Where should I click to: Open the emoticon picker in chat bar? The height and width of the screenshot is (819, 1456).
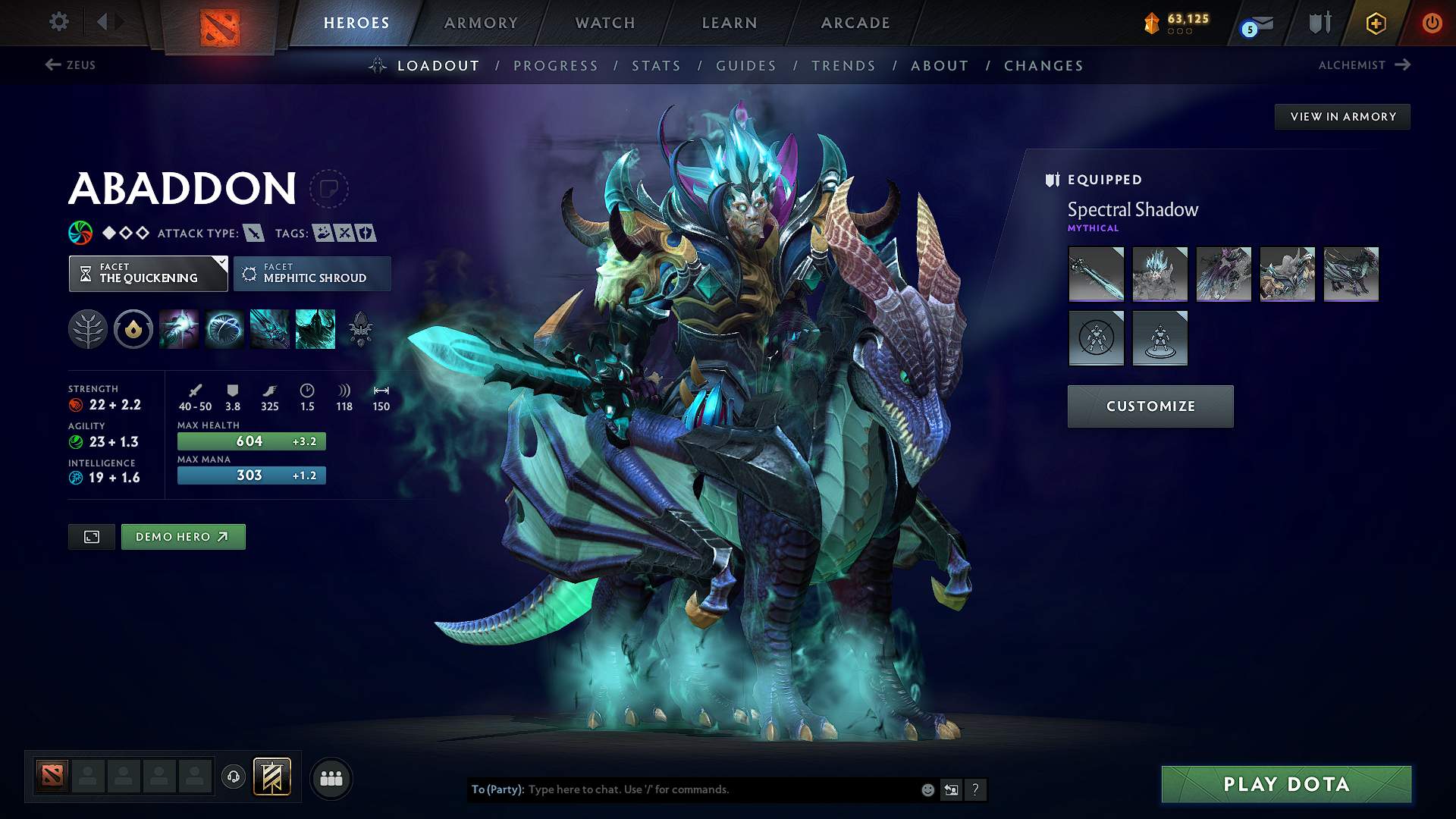(927, 789)
